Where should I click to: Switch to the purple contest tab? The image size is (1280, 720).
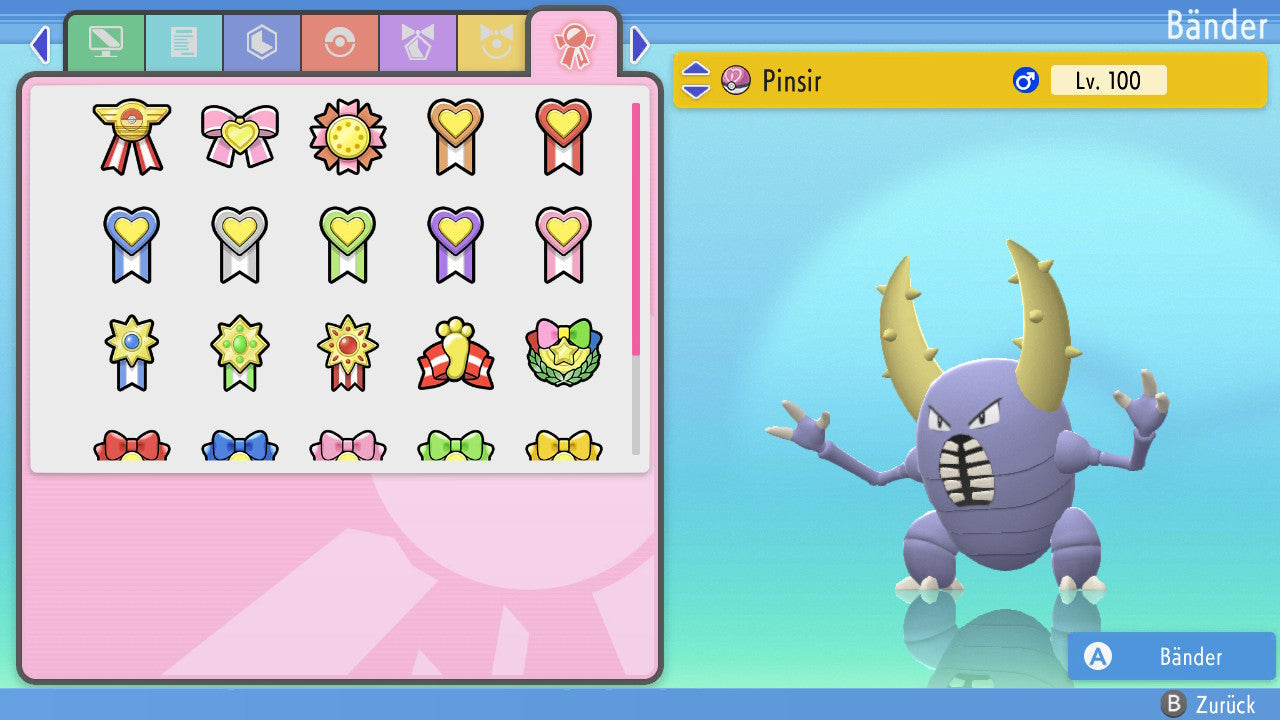[x=417, y=43]
